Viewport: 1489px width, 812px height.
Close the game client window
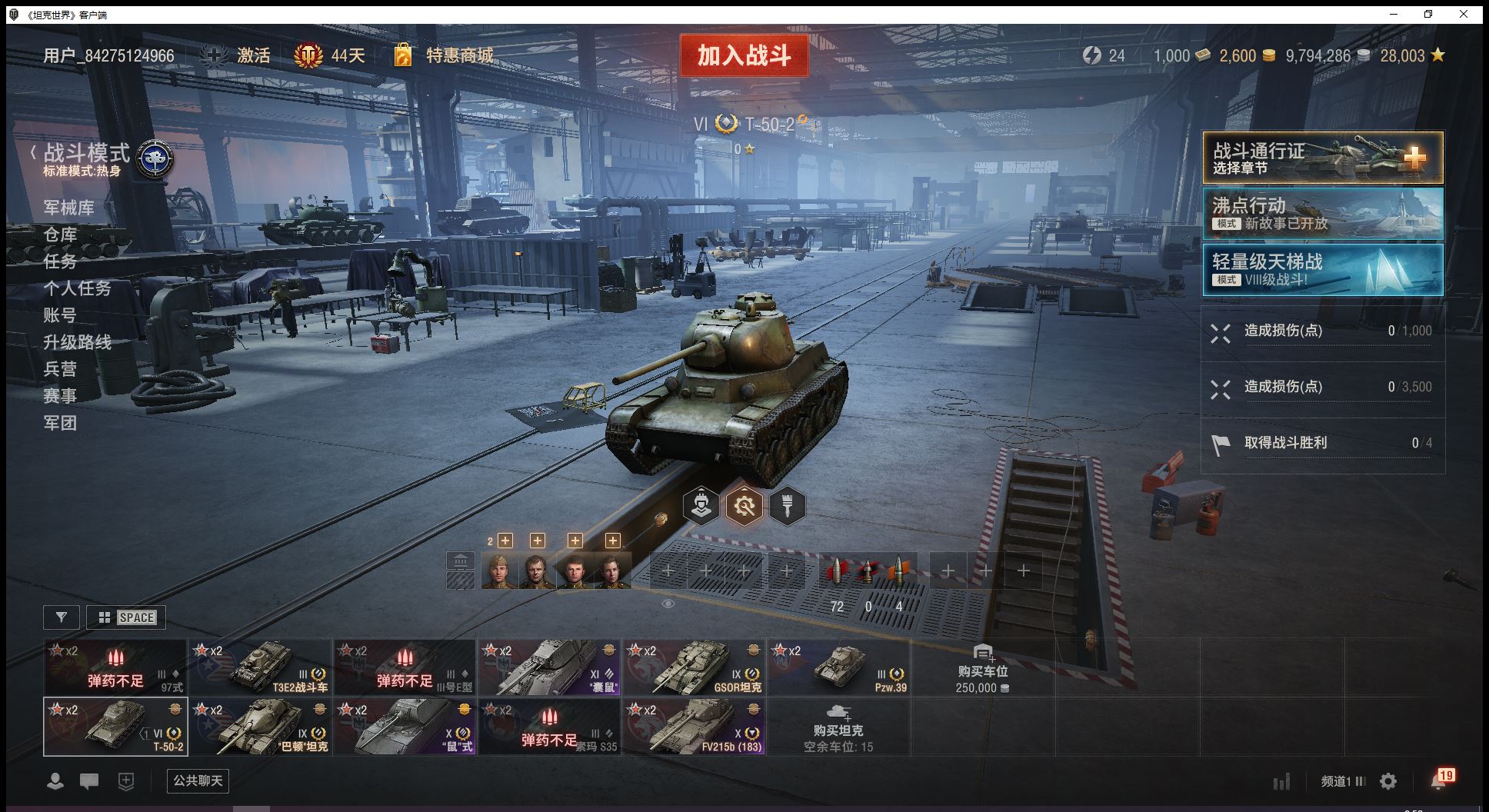(x=1464, y=14)
